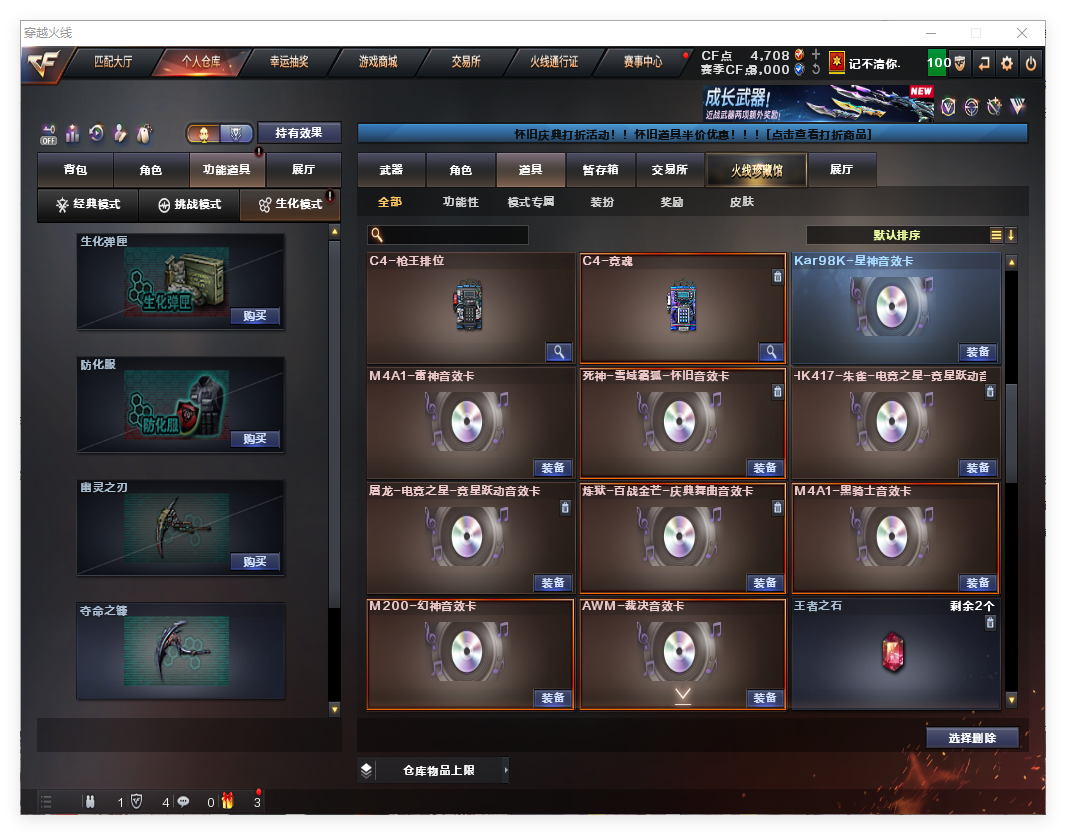The height and width of the screenshot is (835, 1066).
Task: Switch to 经典模式 classic mode tab
Action: pos(88,205)
